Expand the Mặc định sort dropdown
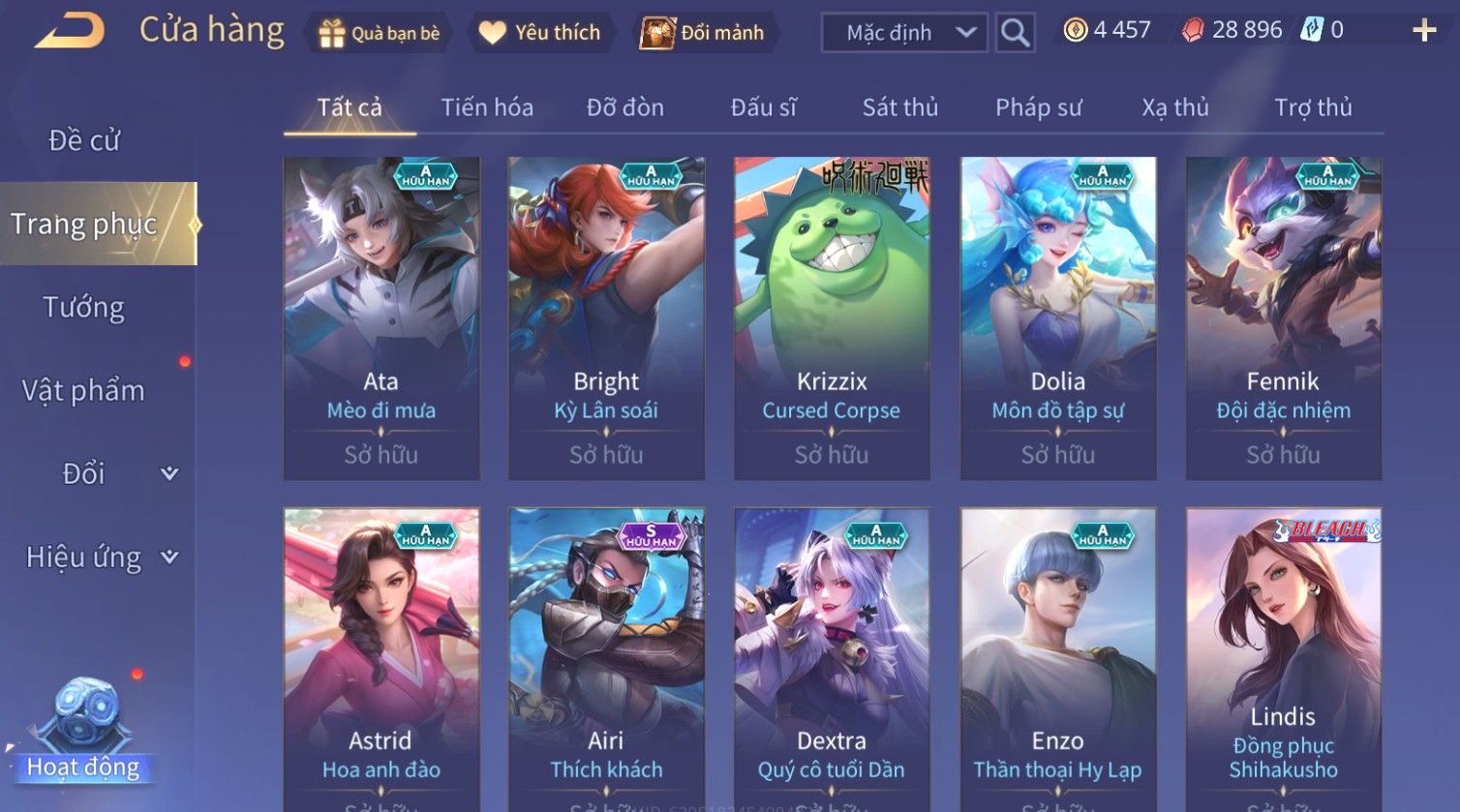 pyautogui.click(x=904, y=33)
